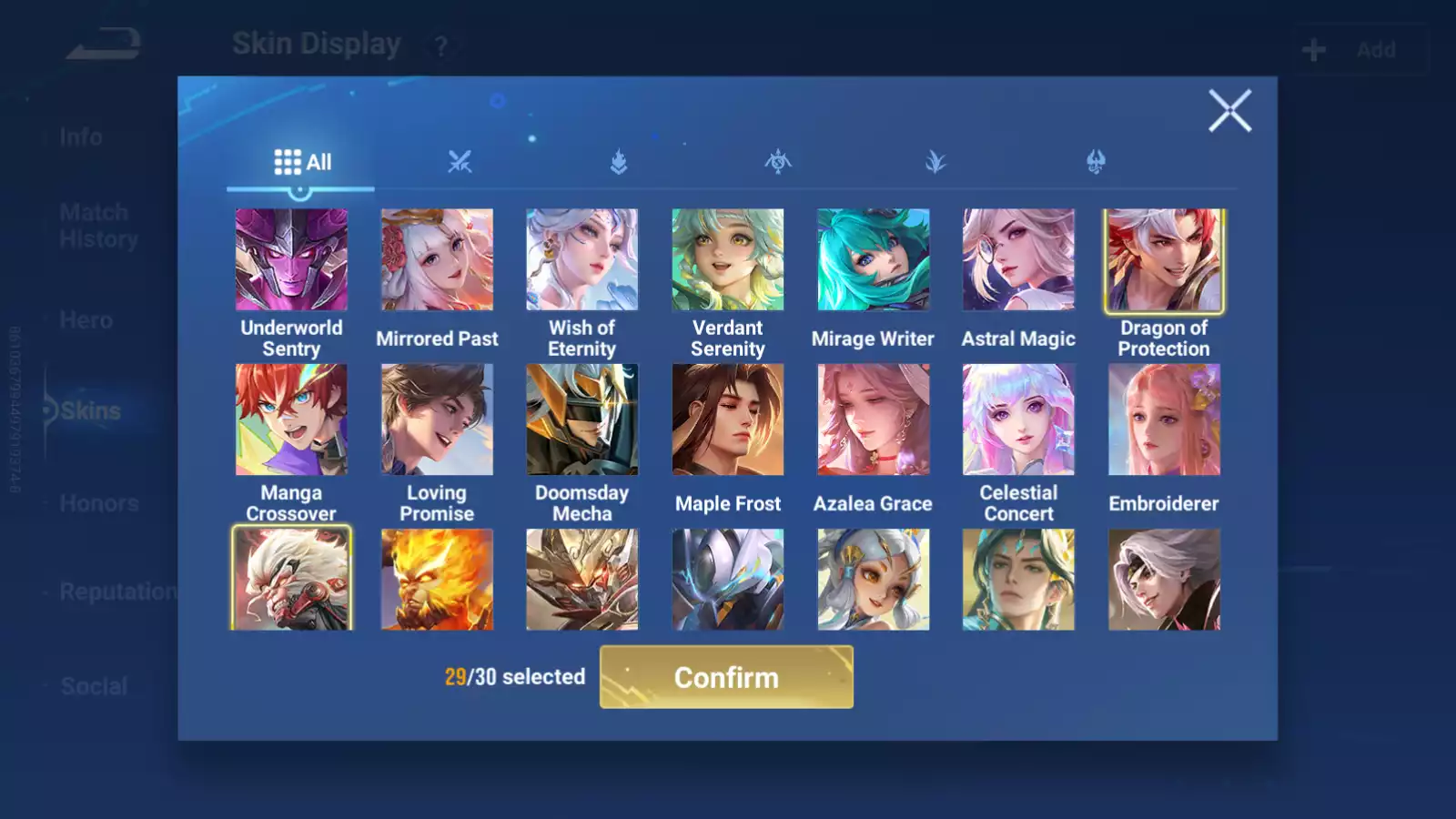Close the skin selection popup
The image size is (1456, 819).
(1229, 111)
